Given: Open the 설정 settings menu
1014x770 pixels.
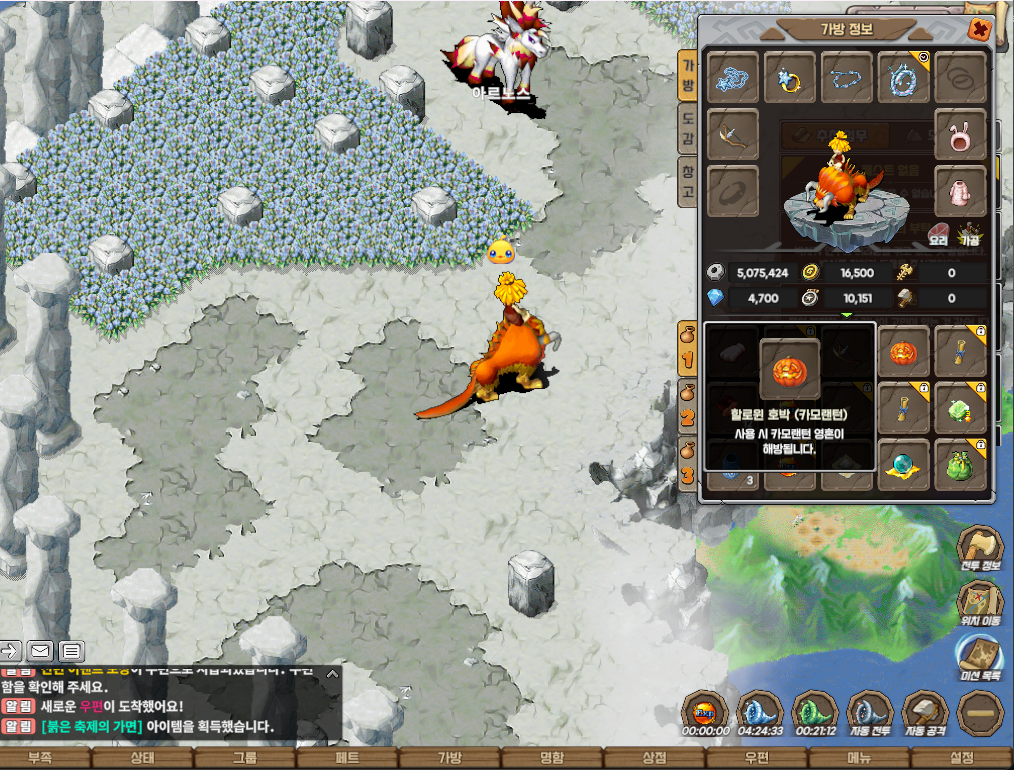Looking at the screenshot, I should (x=962, y=758).
